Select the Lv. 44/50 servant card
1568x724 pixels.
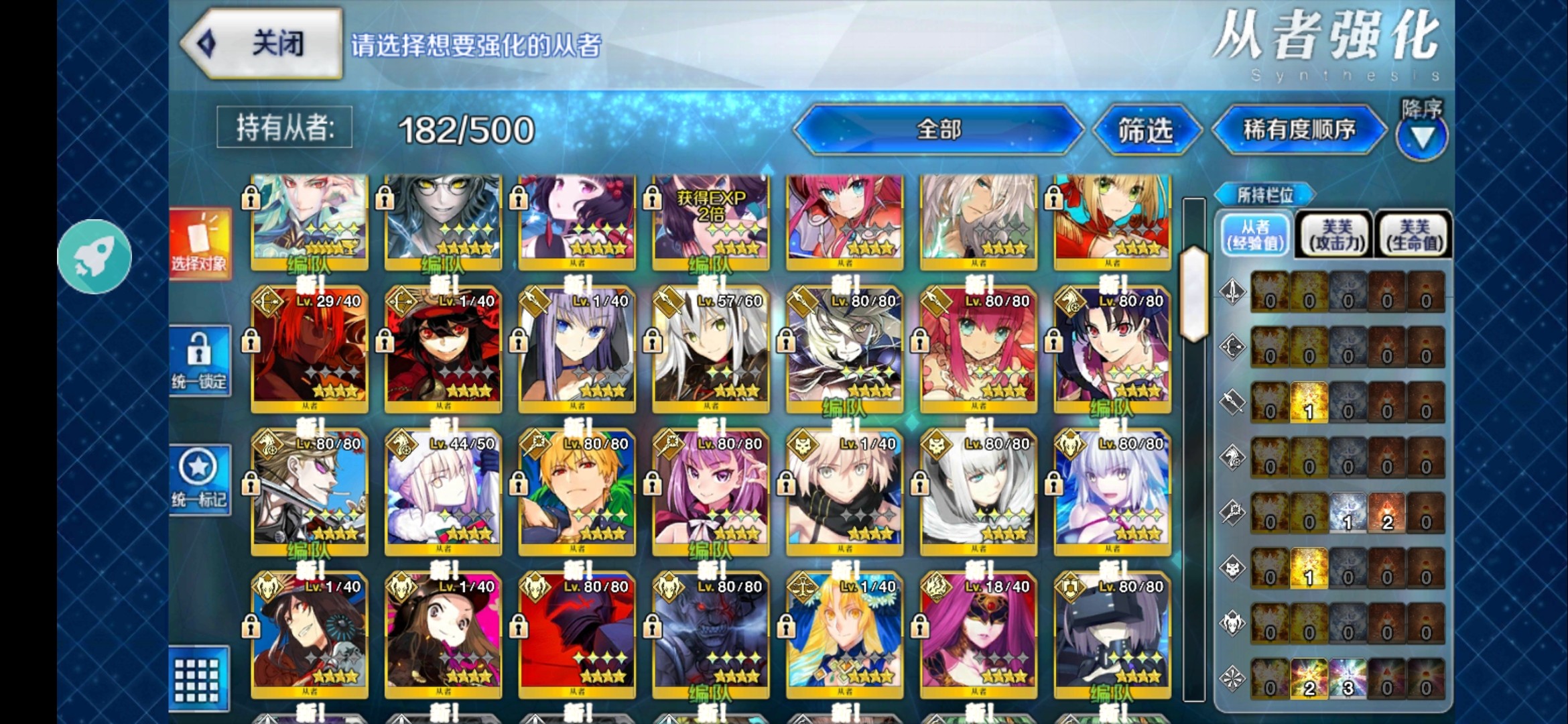443,491
